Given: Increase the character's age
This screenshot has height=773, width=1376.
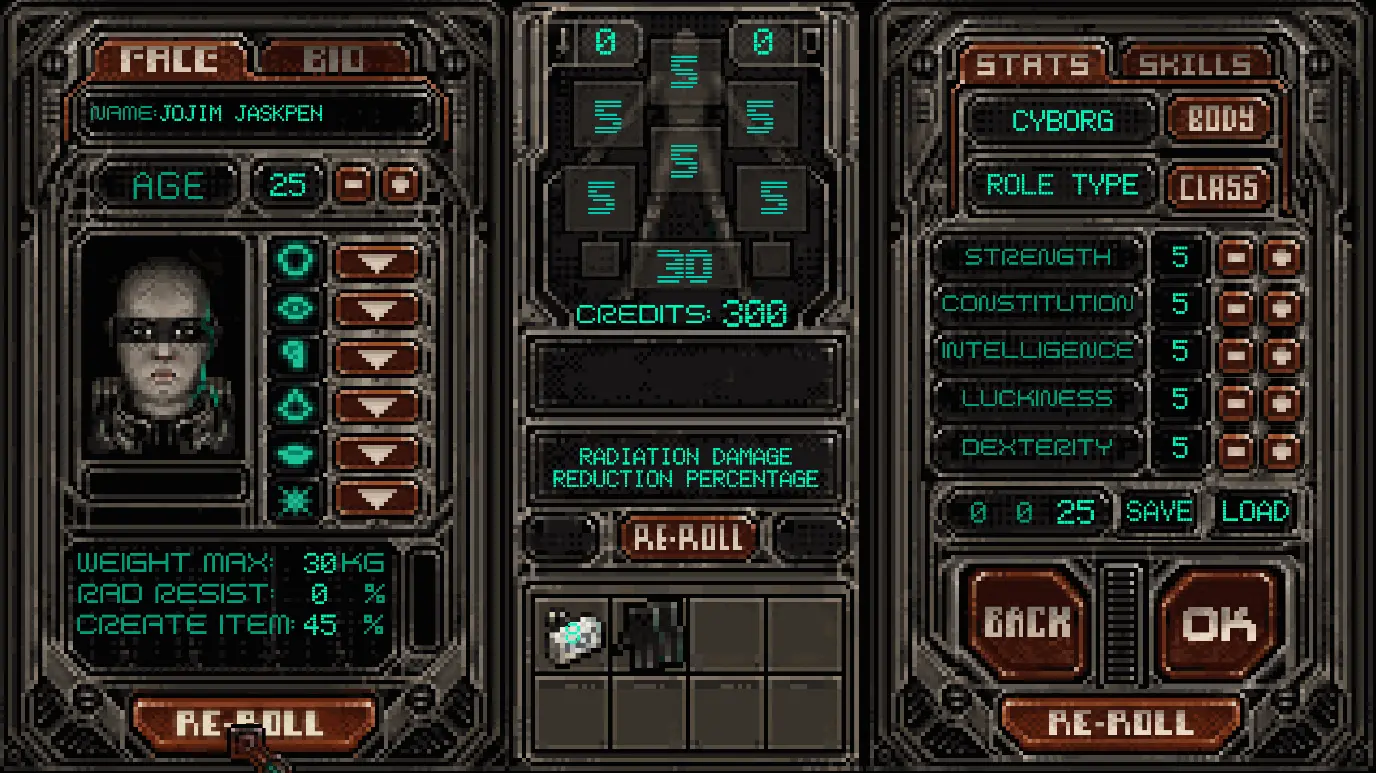Looking at the screenshot, I should coord(400,185).
